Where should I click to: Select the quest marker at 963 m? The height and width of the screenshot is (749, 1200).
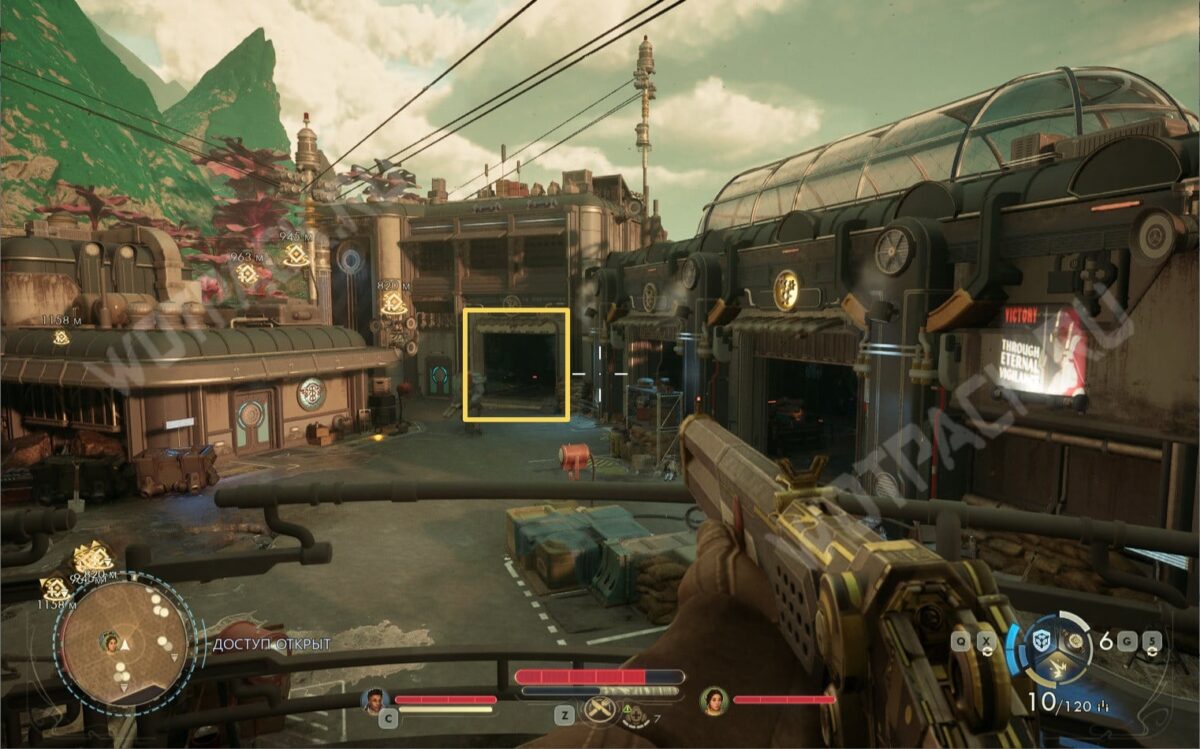(247, 273)
